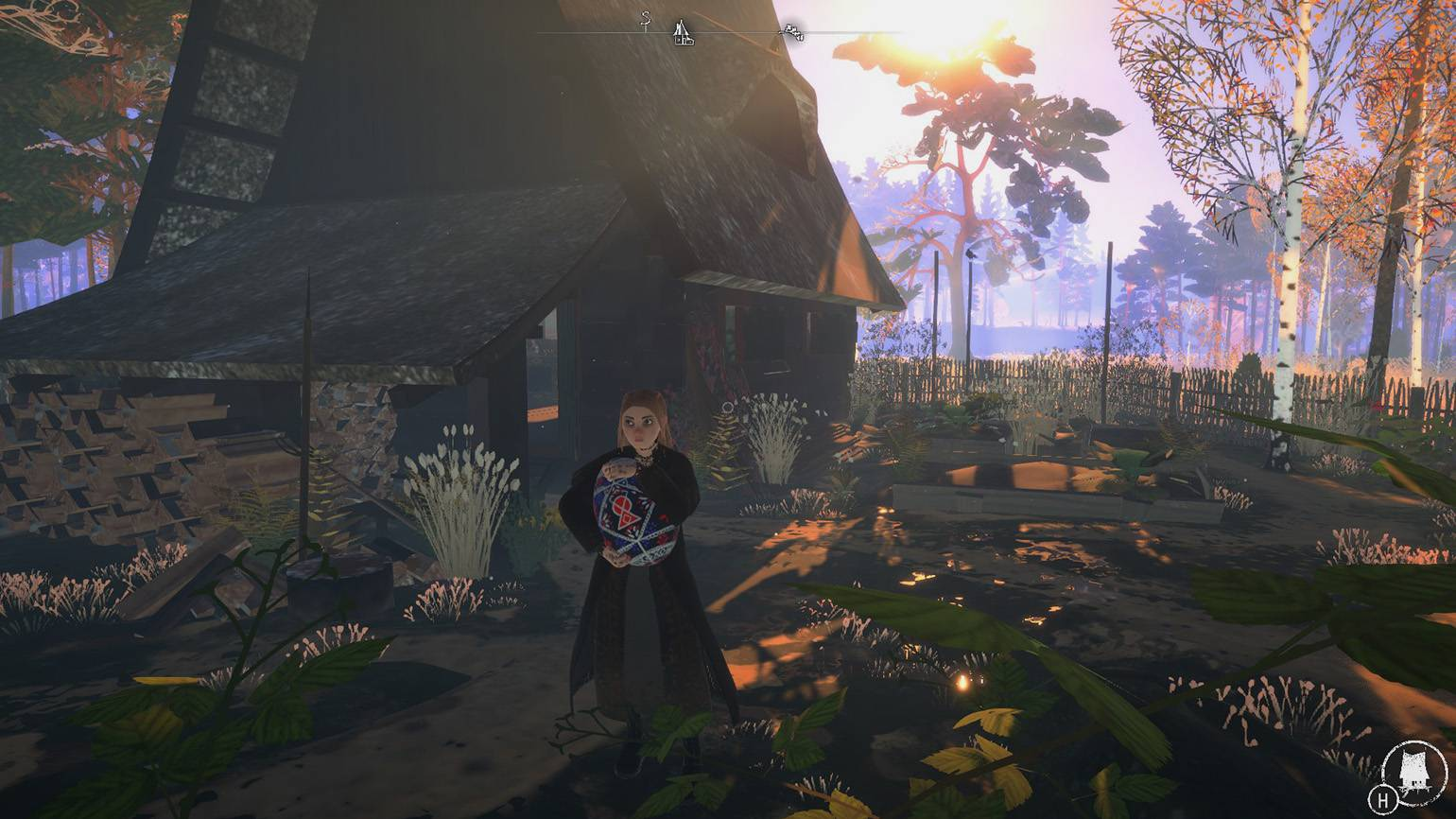Click the scribbled marker on the compass bar
Screen dimensions: 1456x819
793,34
